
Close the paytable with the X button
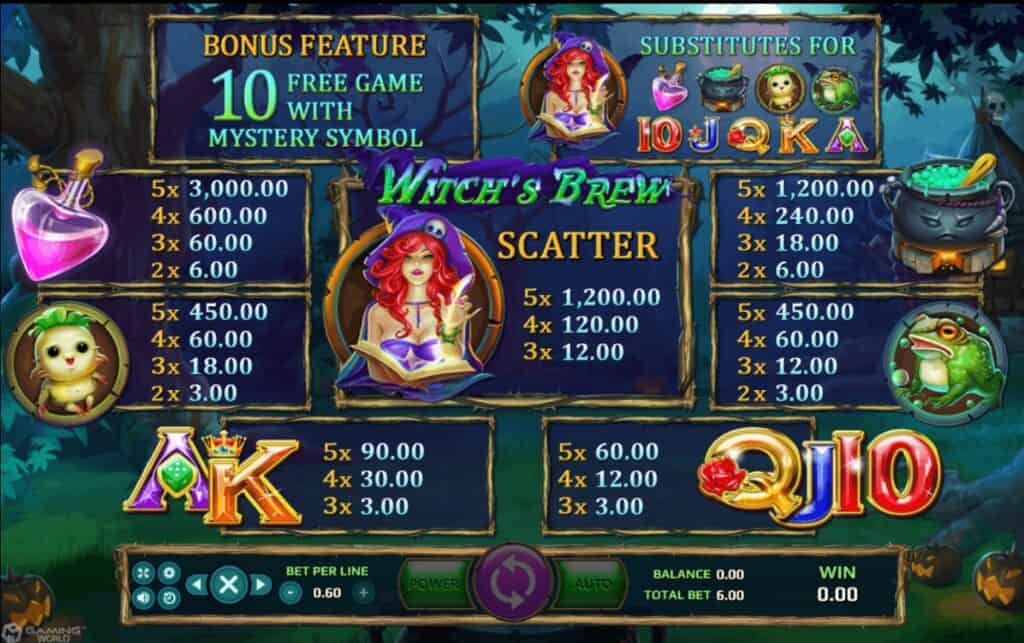[229, 584]
